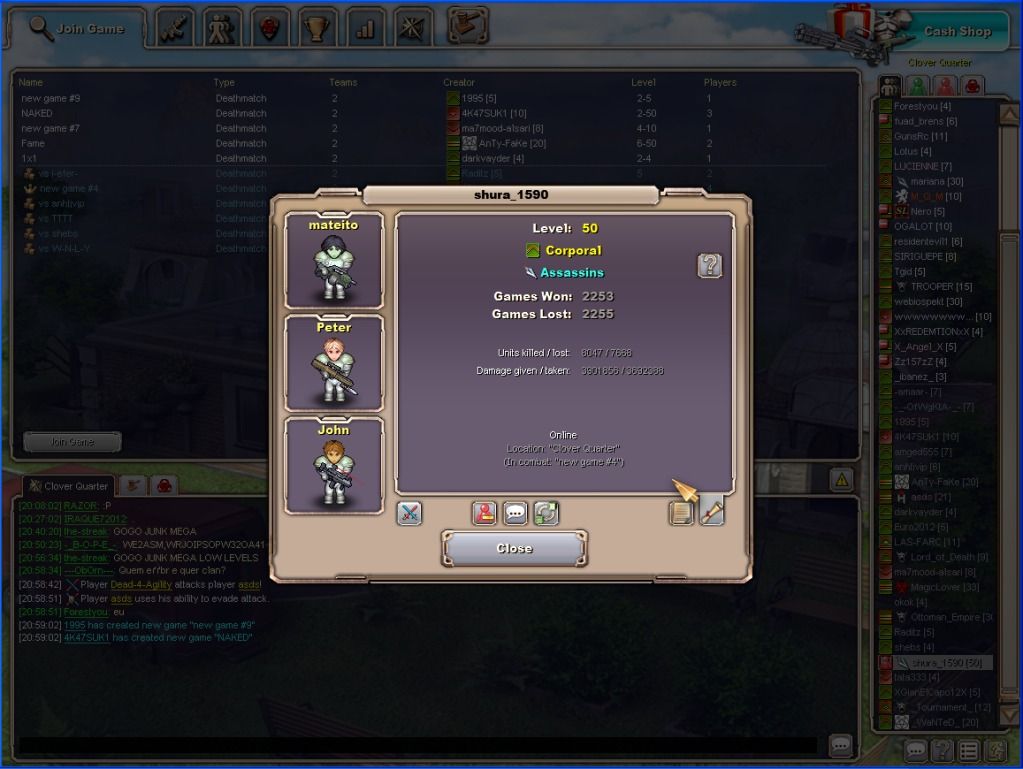Switch to the Join Game tab
This screenshot has height=769, width=1023.
click(x=78, y=28)
